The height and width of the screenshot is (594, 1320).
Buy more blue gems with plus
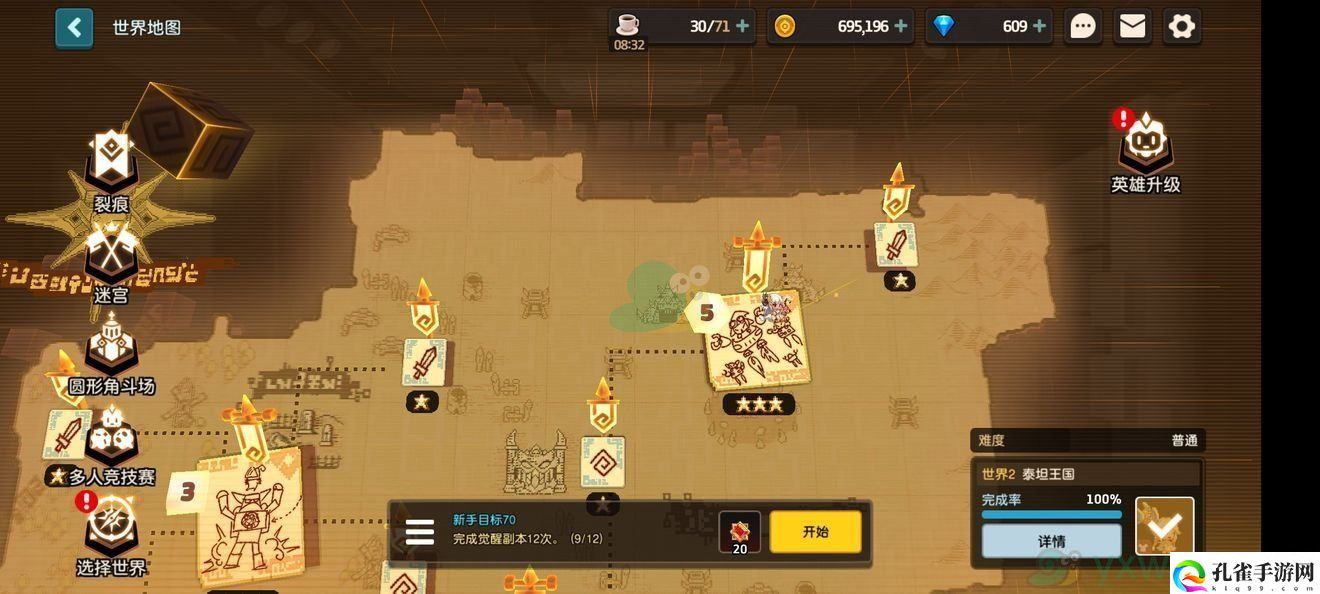click(x=1040, y=27)
